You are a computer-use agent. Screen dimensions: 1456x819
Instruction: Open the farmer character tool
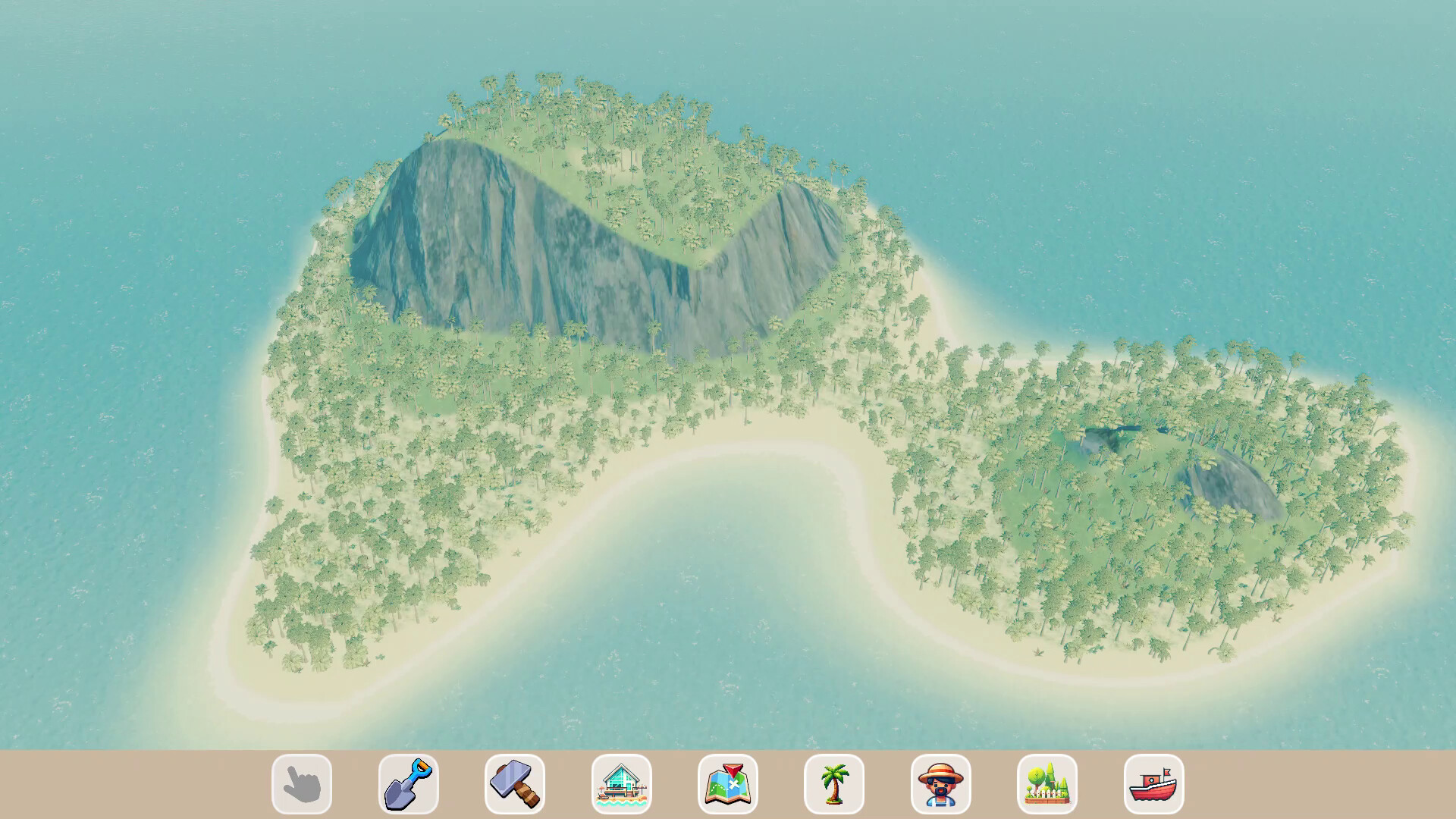tap(943, 785)
